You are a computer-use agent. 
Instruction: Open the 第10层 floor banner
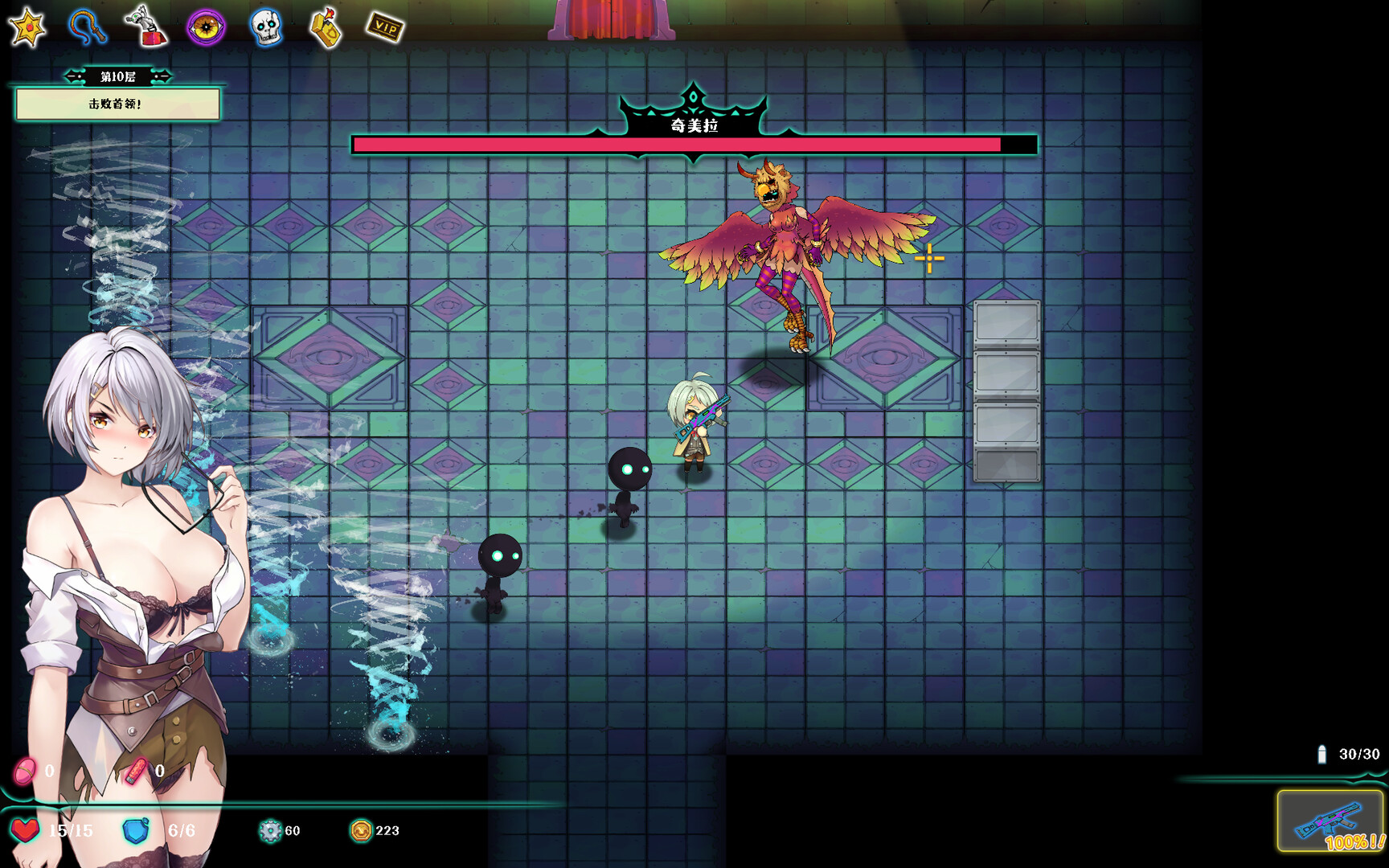117,76
